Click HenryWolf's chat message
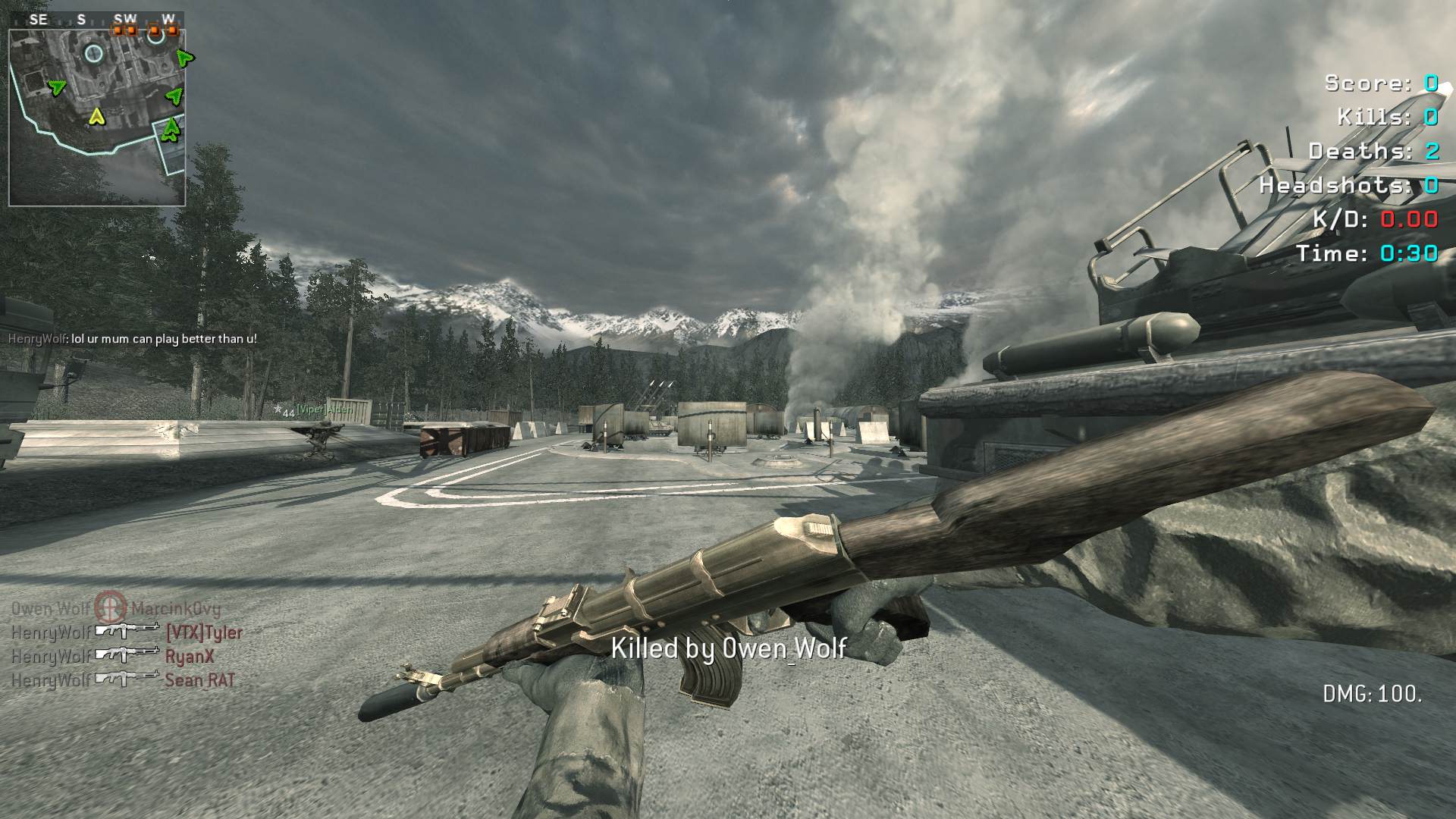The width and height of the screenshot is (1456, 819). pyautogui.click(x=133, y=339)
